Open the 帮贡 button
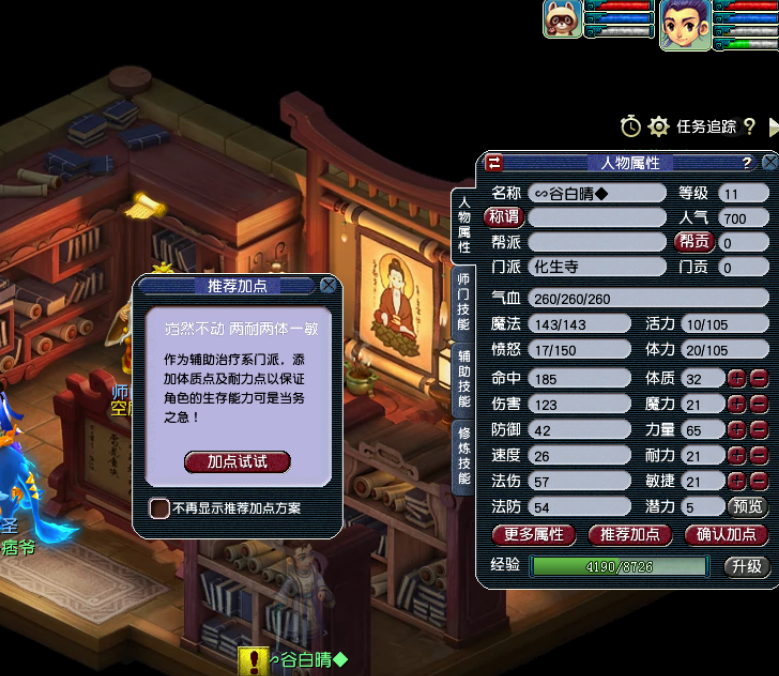This screenshot has width=779, height=676. click(693, 241)
